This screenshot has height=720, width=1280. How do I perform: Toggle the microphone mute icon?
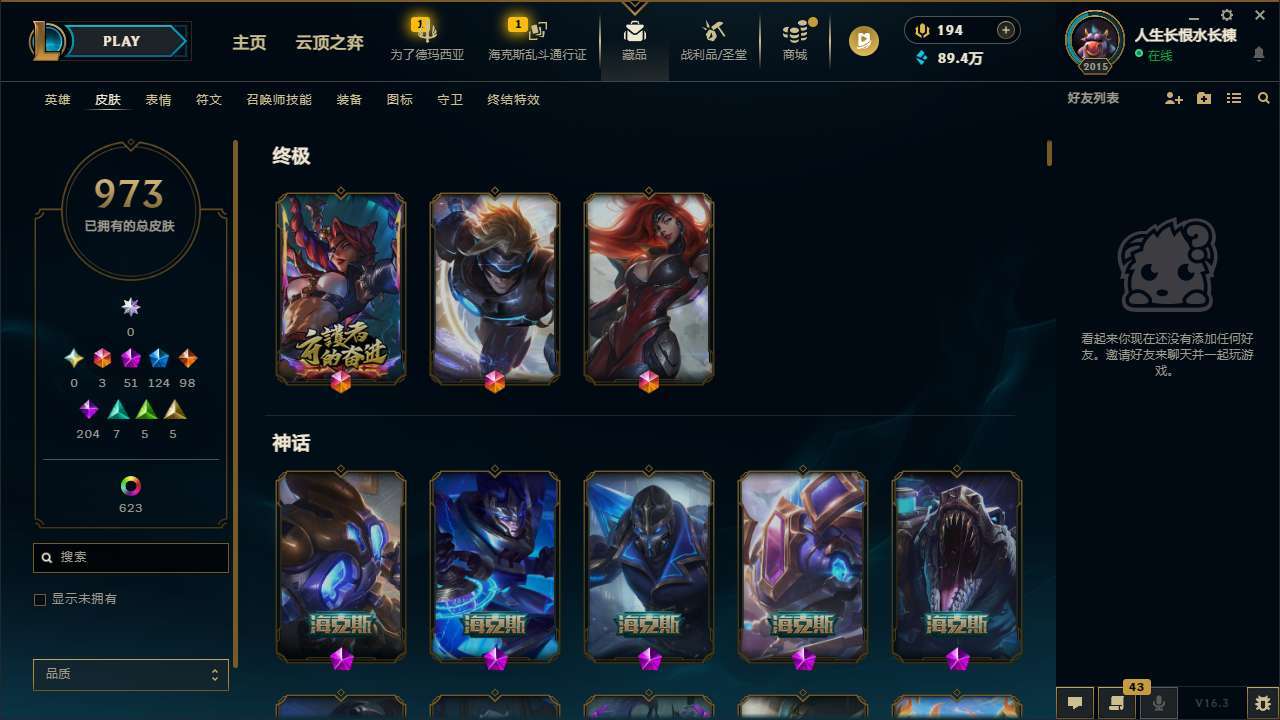click(1159, 703)
